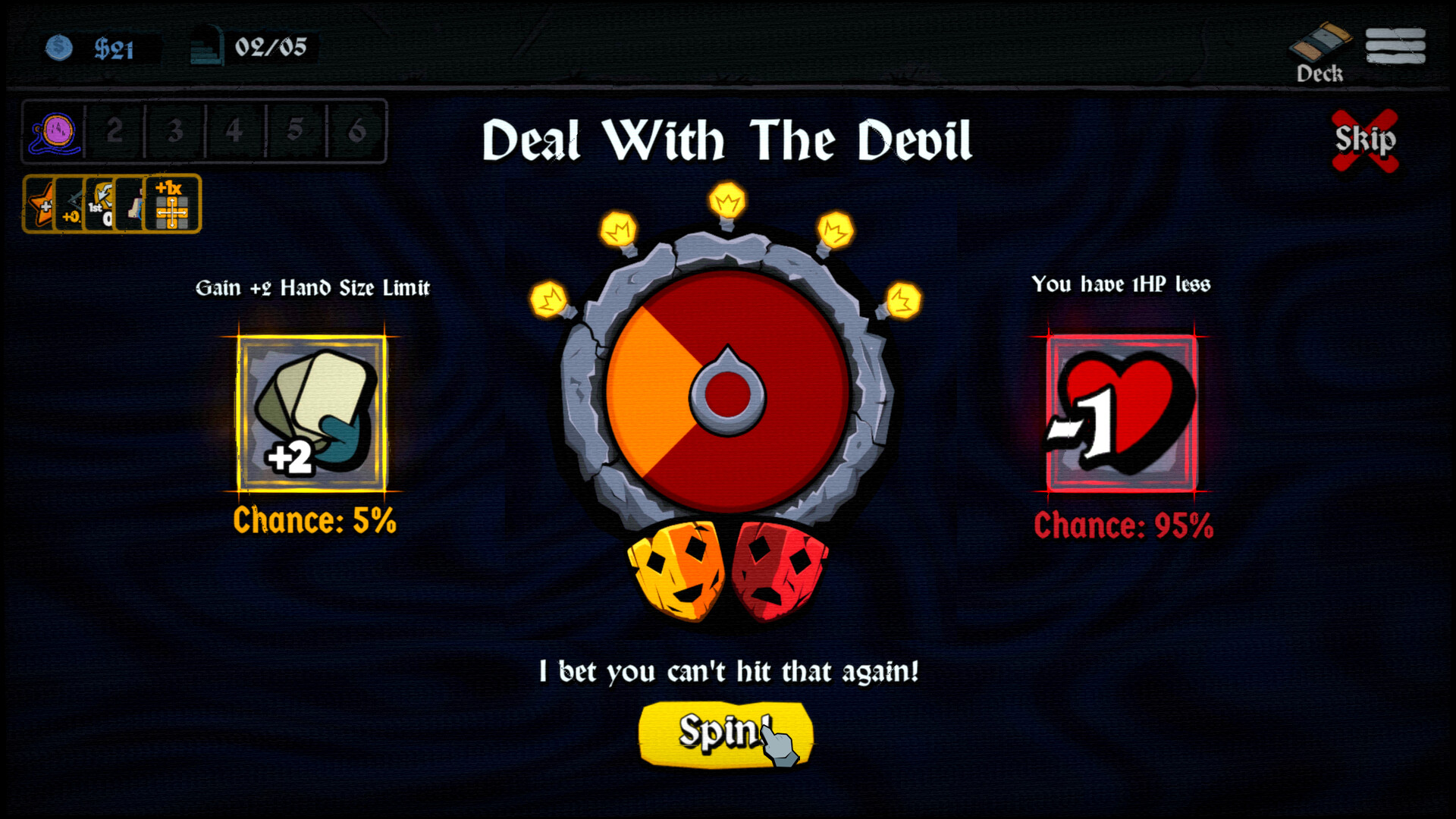Click the +1x grid multiplier token
1456x819 pixels.
(x=171, y=206)
